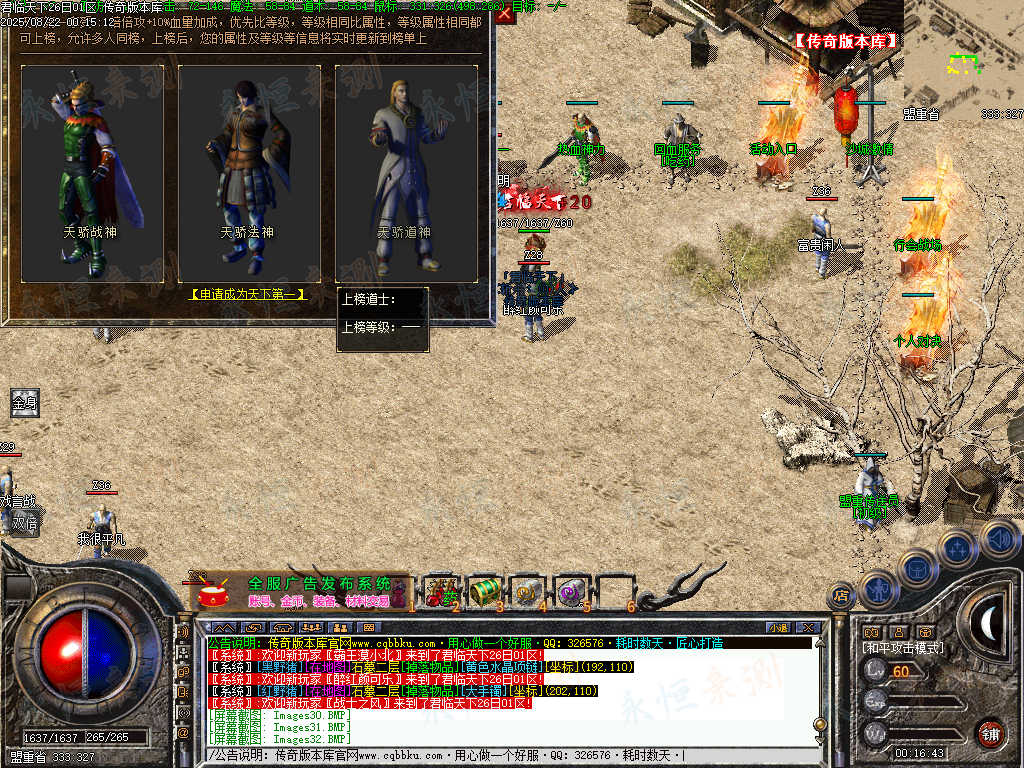Open the character status round button
Image resolution: width=1024 pixels, height=768 pixels.
(x=877, y=588)
